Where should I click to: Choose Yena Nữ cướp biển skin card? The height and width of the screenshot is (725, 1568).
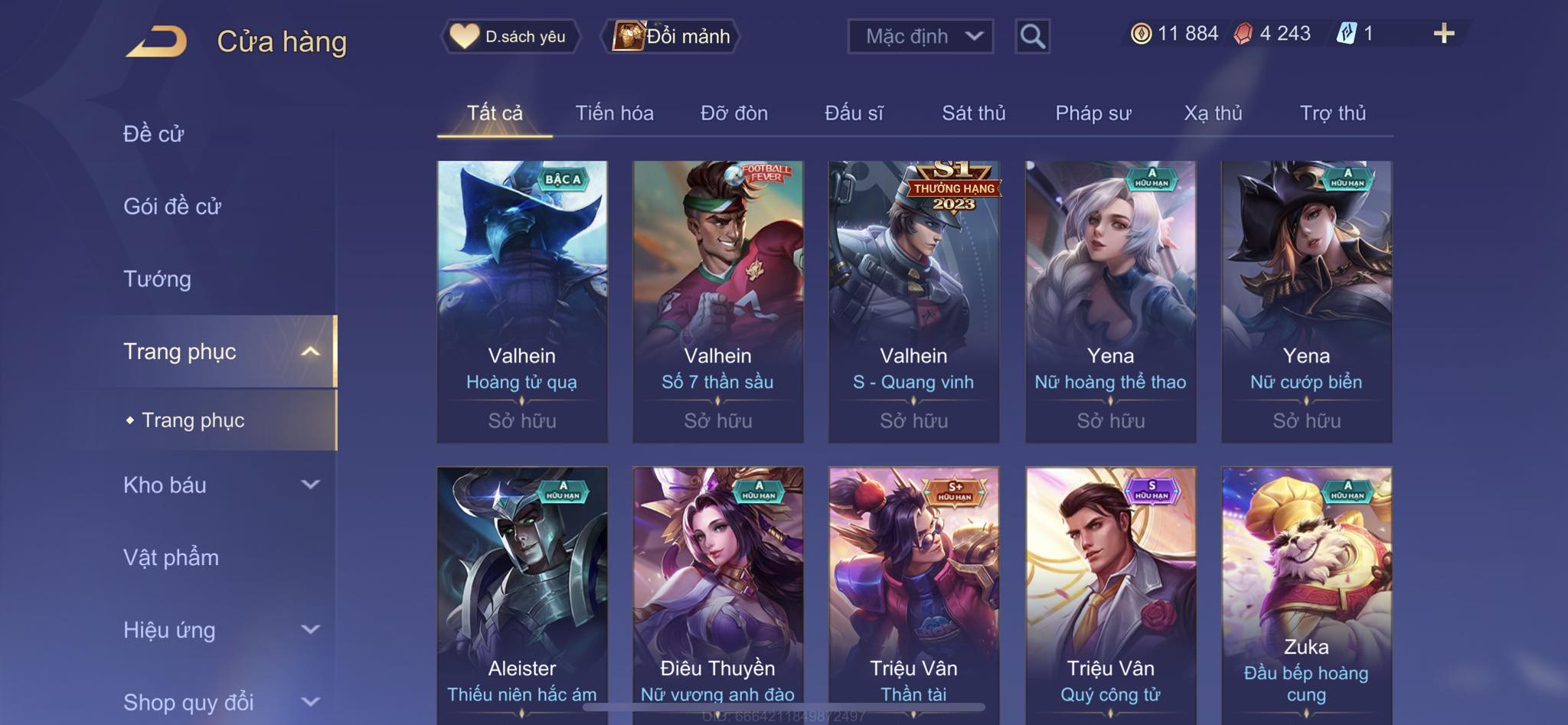(1306, 301)
